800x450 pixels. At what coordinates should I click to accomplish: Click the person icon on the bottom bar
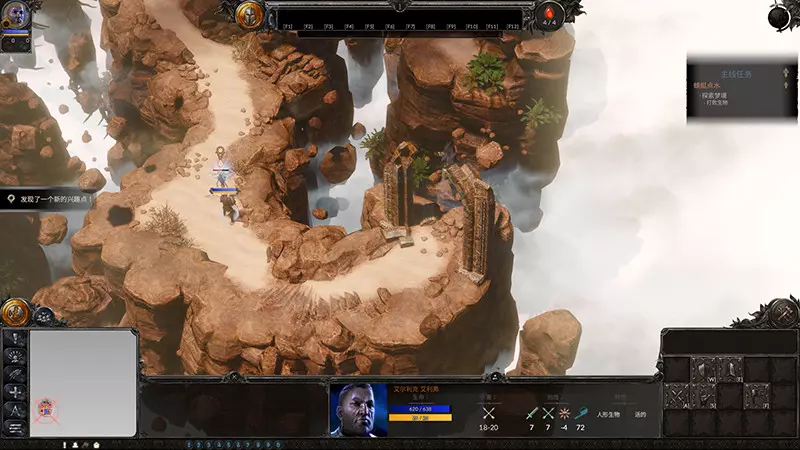[74, 444]
